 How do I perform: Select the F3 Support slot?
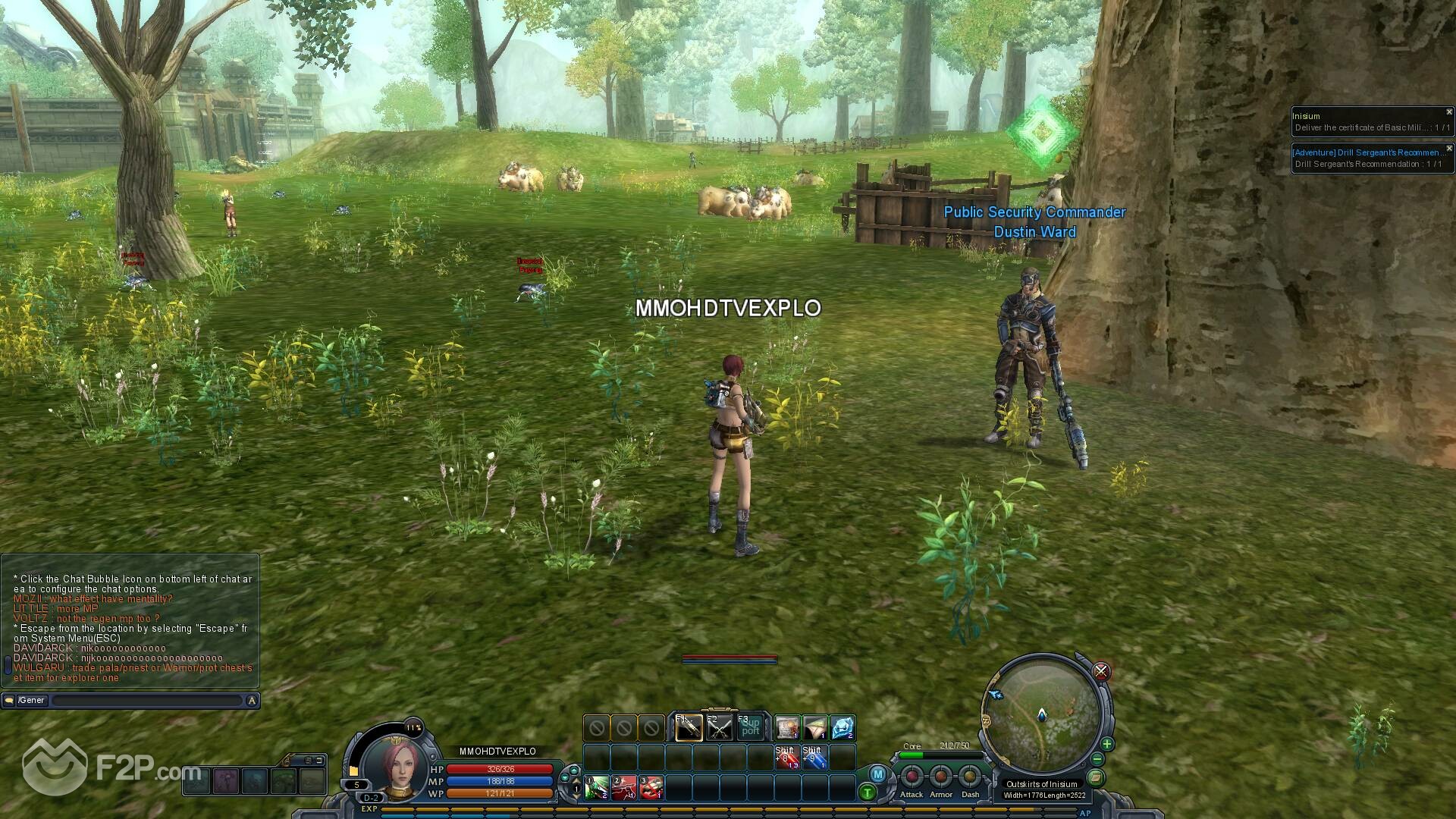[750, 729]
